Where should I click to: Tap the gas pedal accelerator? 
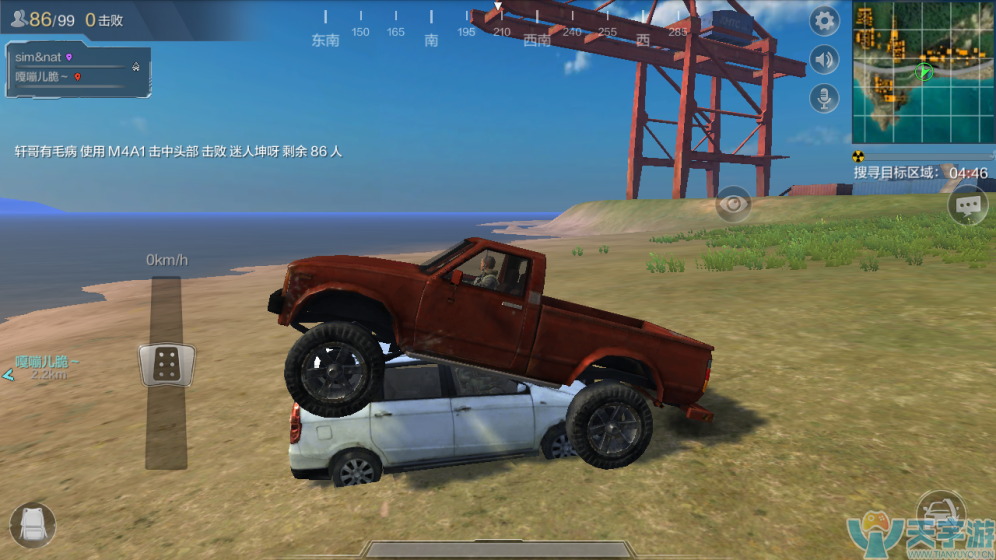pyautogui.click(x=166, y=364)
